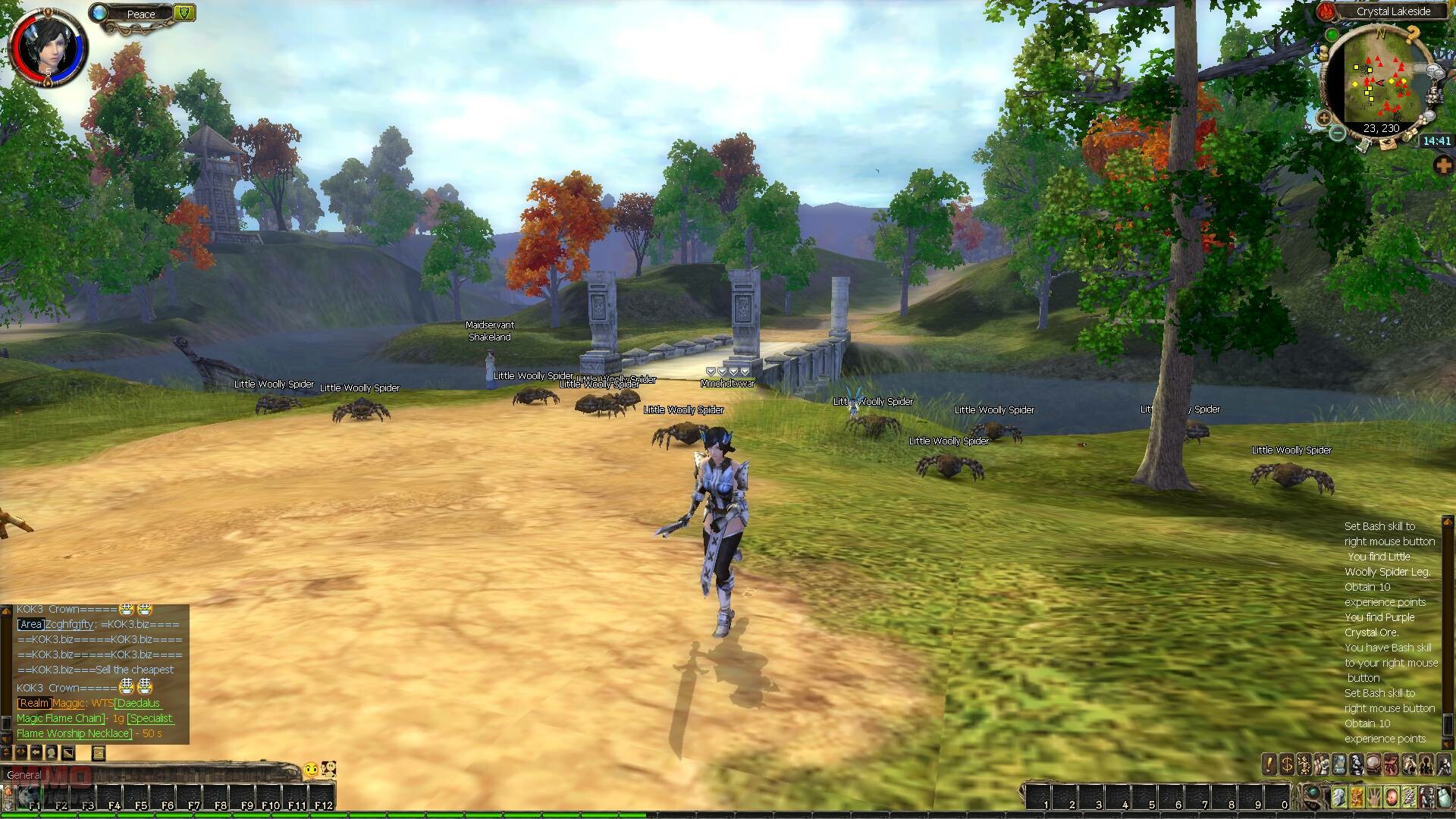Open the shop via the dollar sign icon

[x=1287, y=764]
